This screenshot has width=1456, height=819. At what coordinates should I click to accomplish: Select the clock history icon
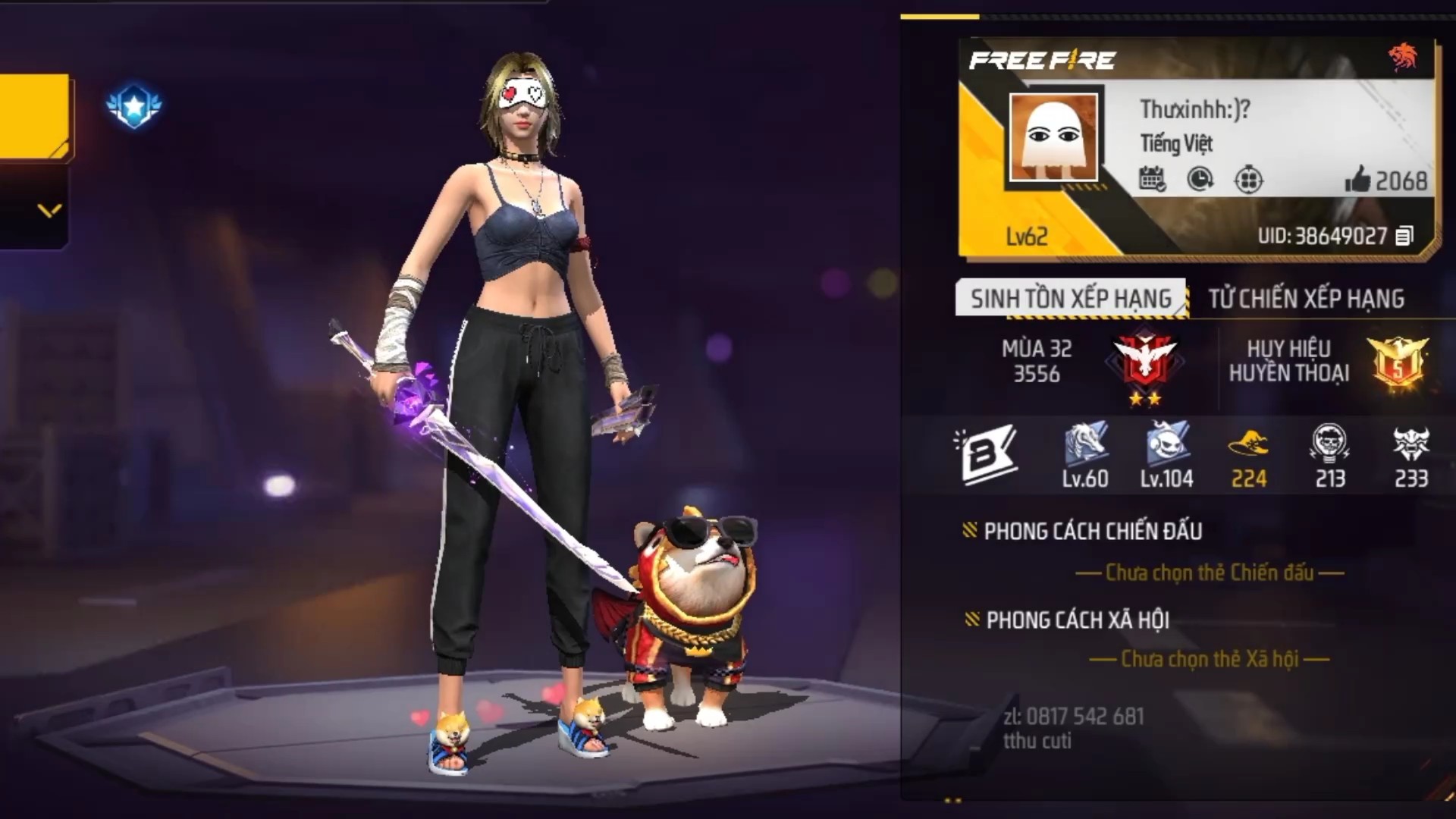1200,180
